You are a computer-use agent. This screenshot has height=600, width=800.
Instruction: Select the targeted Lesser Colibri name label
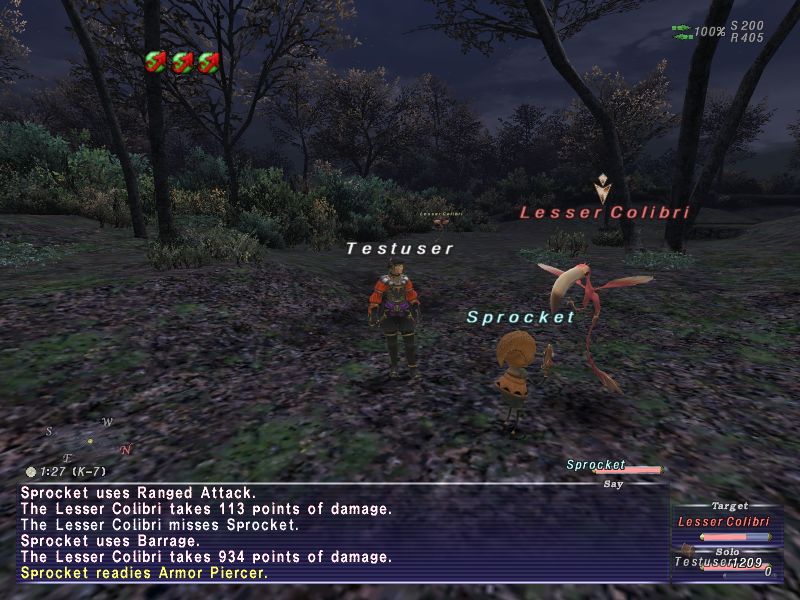tap(604, 213)
